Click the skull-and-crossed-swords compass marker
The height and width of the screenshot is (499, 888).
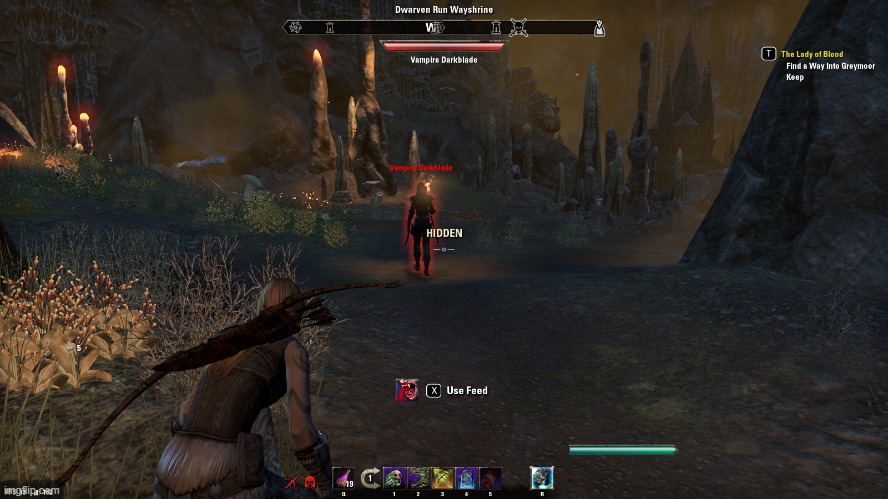click(519, 27)
